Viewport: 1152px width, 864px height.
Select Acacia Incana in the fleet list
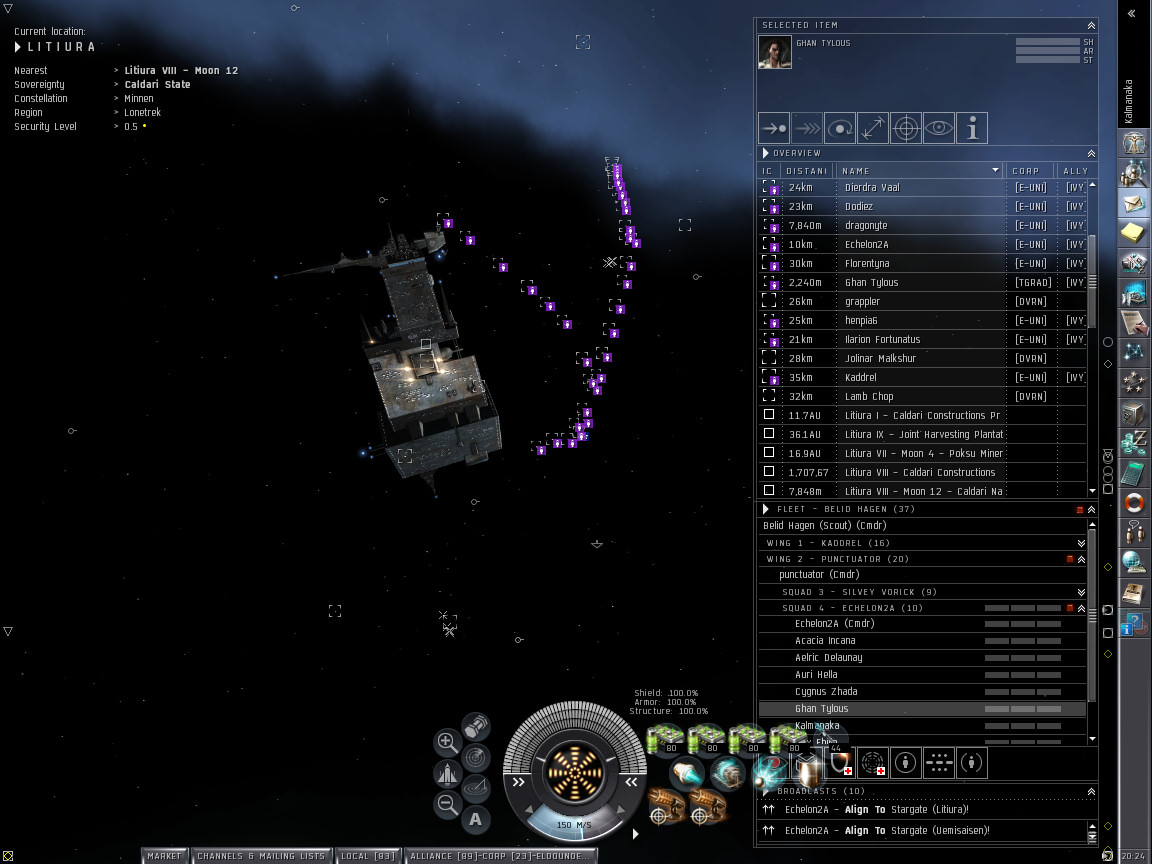825,641
